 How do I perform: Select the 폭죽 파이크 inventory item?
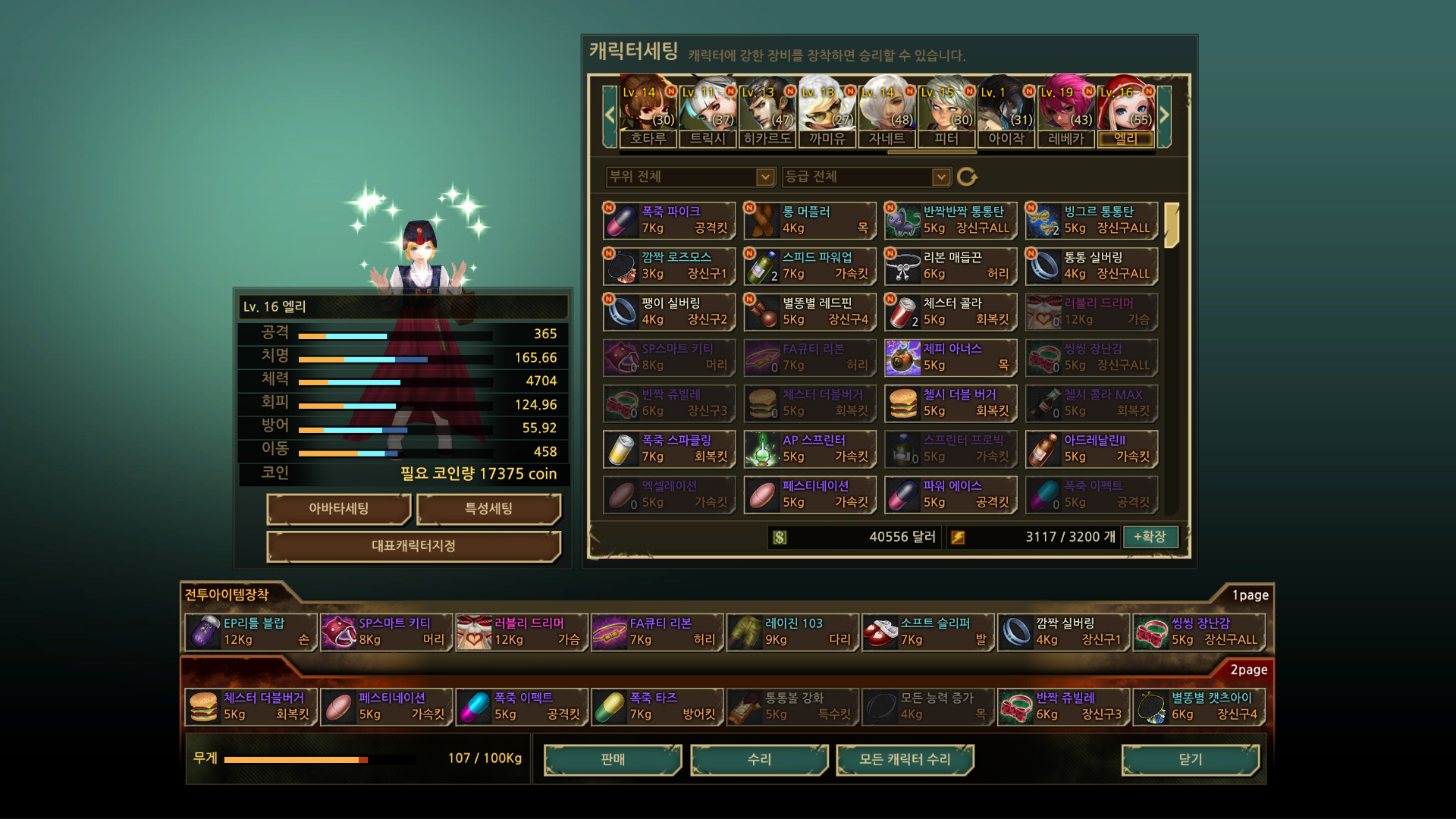pyautogui.click(x=669, y=220)
